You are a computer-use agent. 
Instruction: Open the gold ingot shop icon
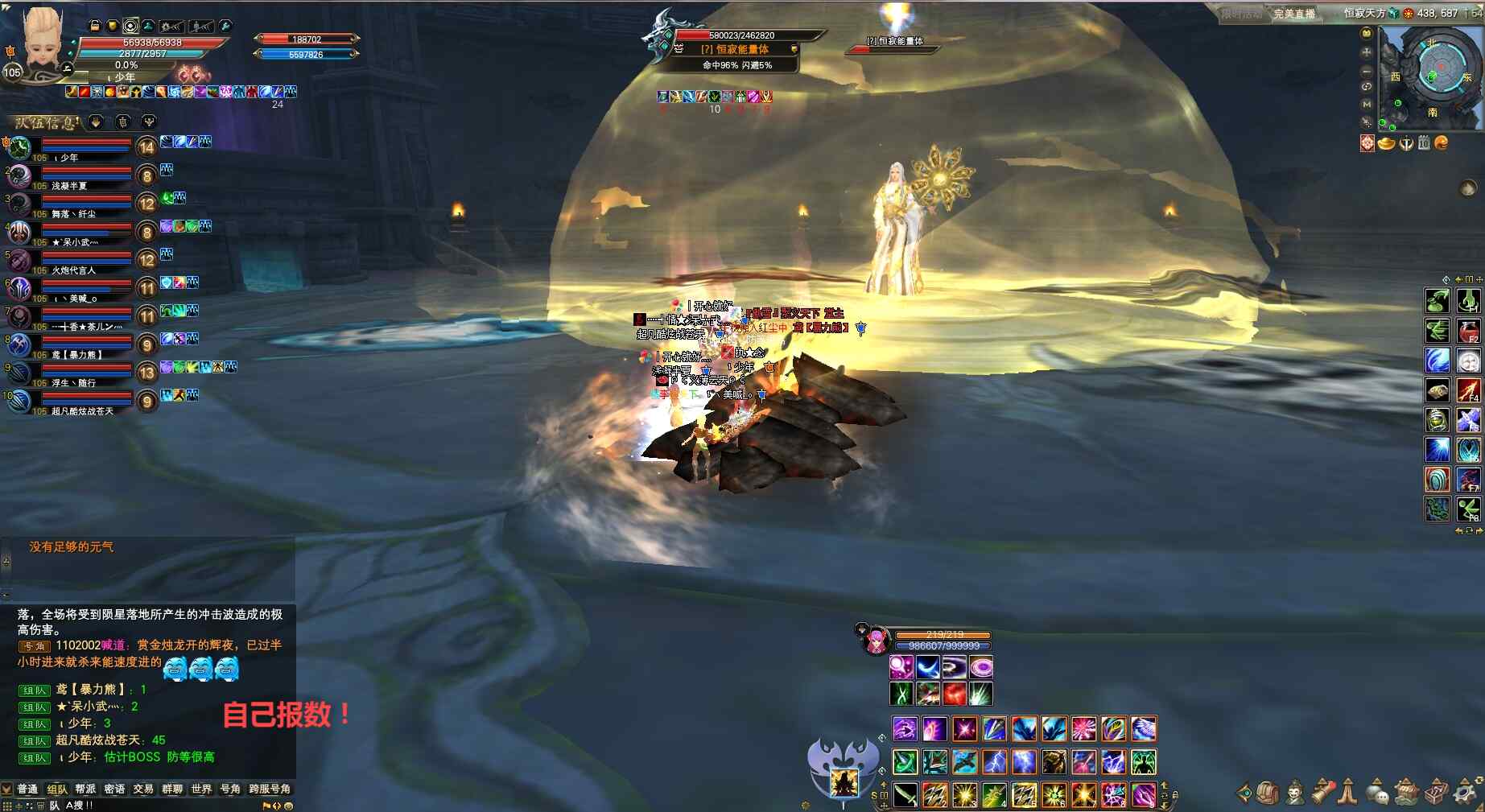point(1386,143)
